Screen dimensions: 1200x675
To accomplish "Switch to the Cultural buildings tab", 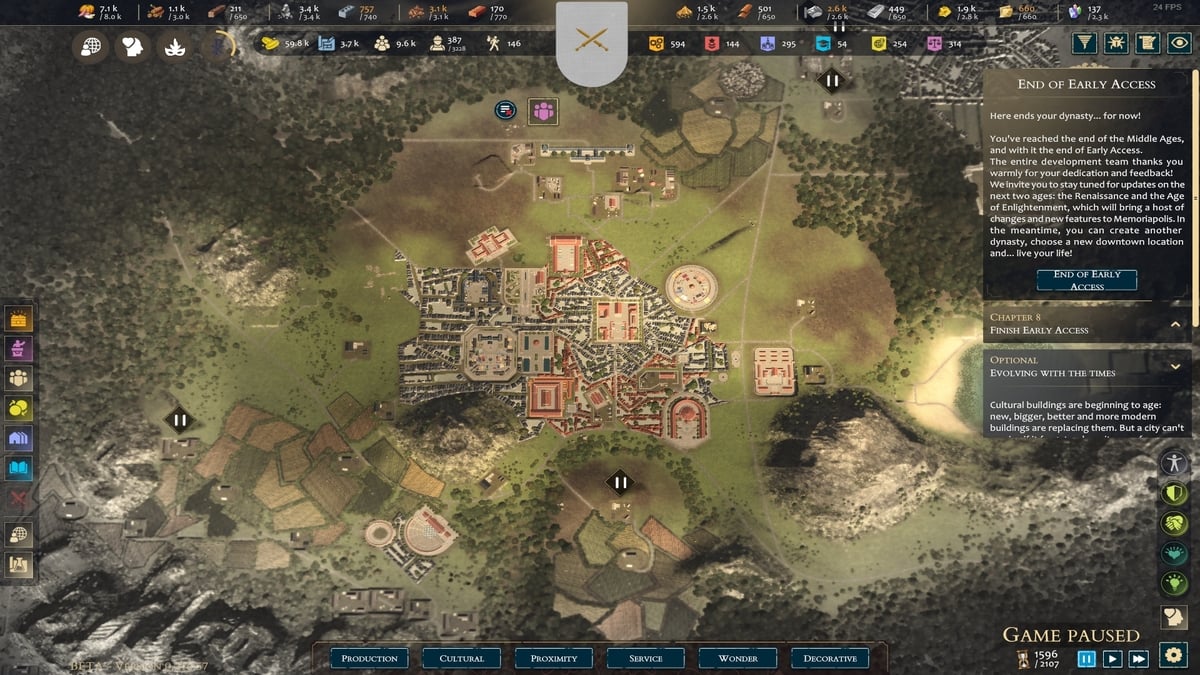I will (461, 658).
